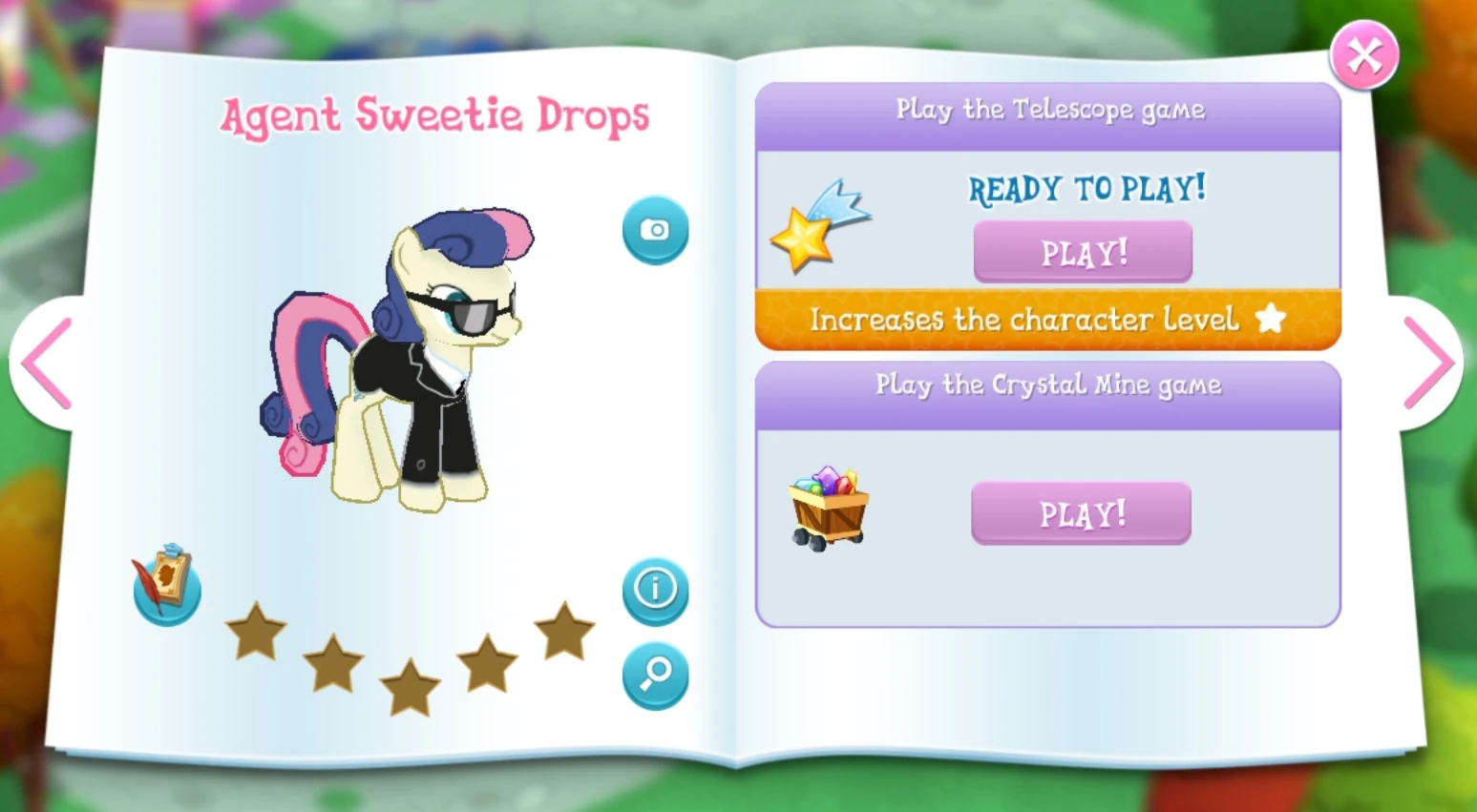Click the Play the Crystal Mine game header
The image size is (1477, 812).
(1048, 385)
